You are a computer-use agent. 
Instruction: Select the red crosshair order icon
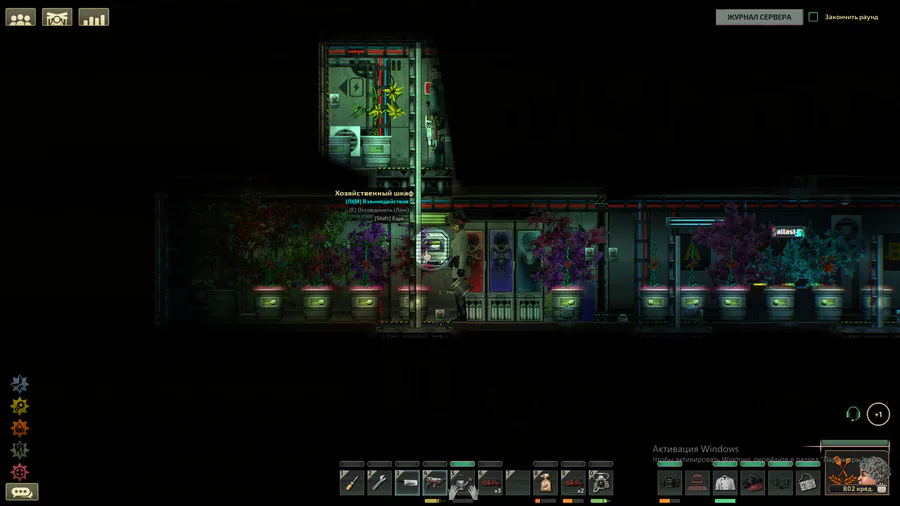(x=20, y=472)
